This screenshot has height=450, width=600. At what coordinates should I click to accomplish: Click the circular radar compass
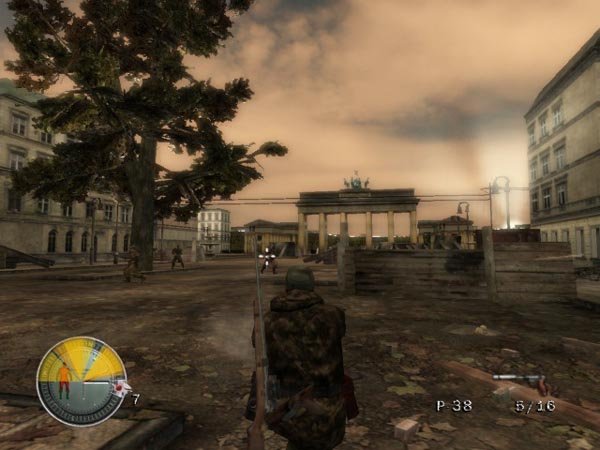click(x=81, y=381)
